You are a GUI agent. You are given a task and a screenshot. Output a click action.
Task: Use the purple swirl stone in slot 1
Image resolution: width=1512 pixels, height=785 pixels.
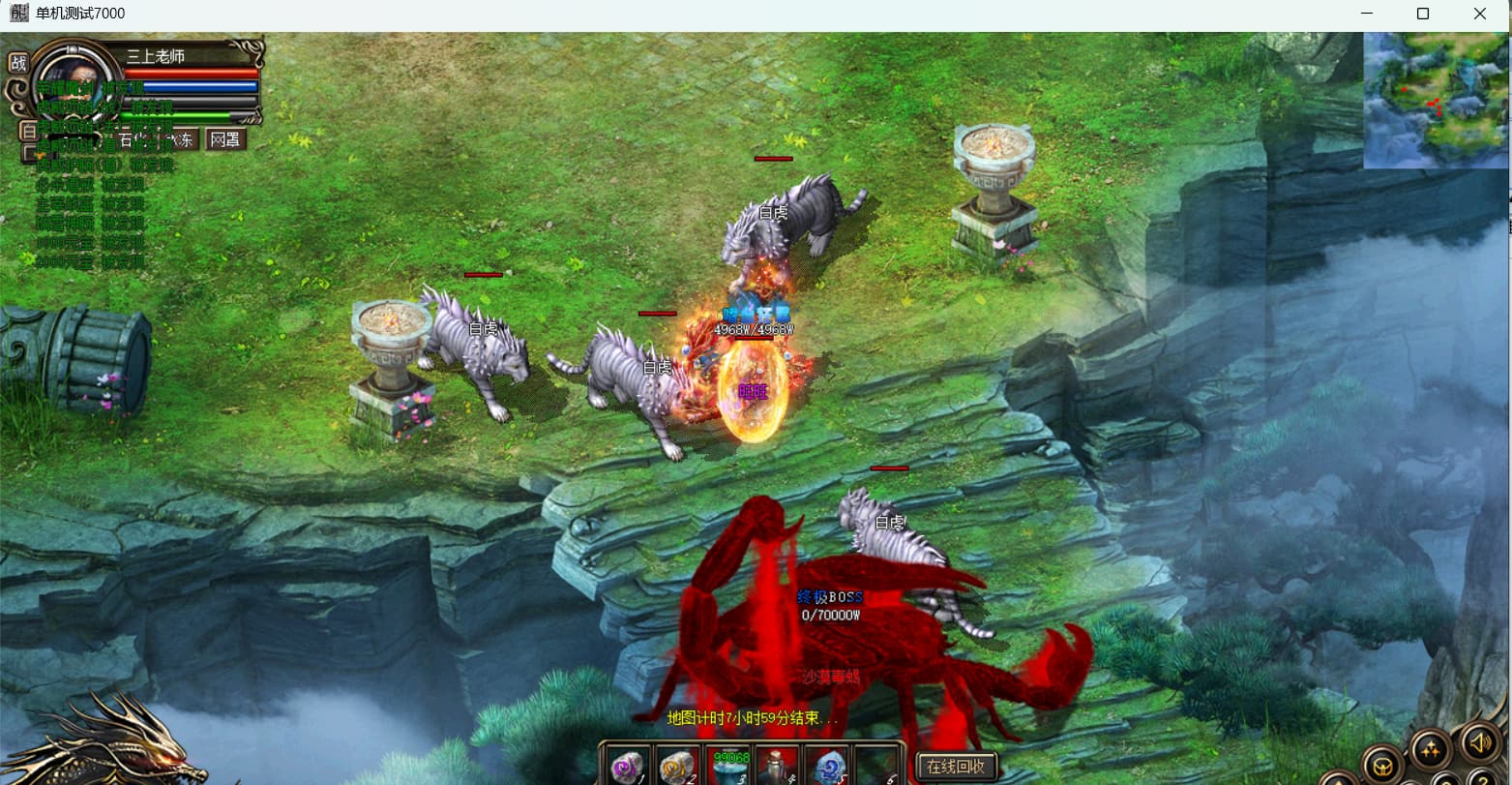point(630,767)
